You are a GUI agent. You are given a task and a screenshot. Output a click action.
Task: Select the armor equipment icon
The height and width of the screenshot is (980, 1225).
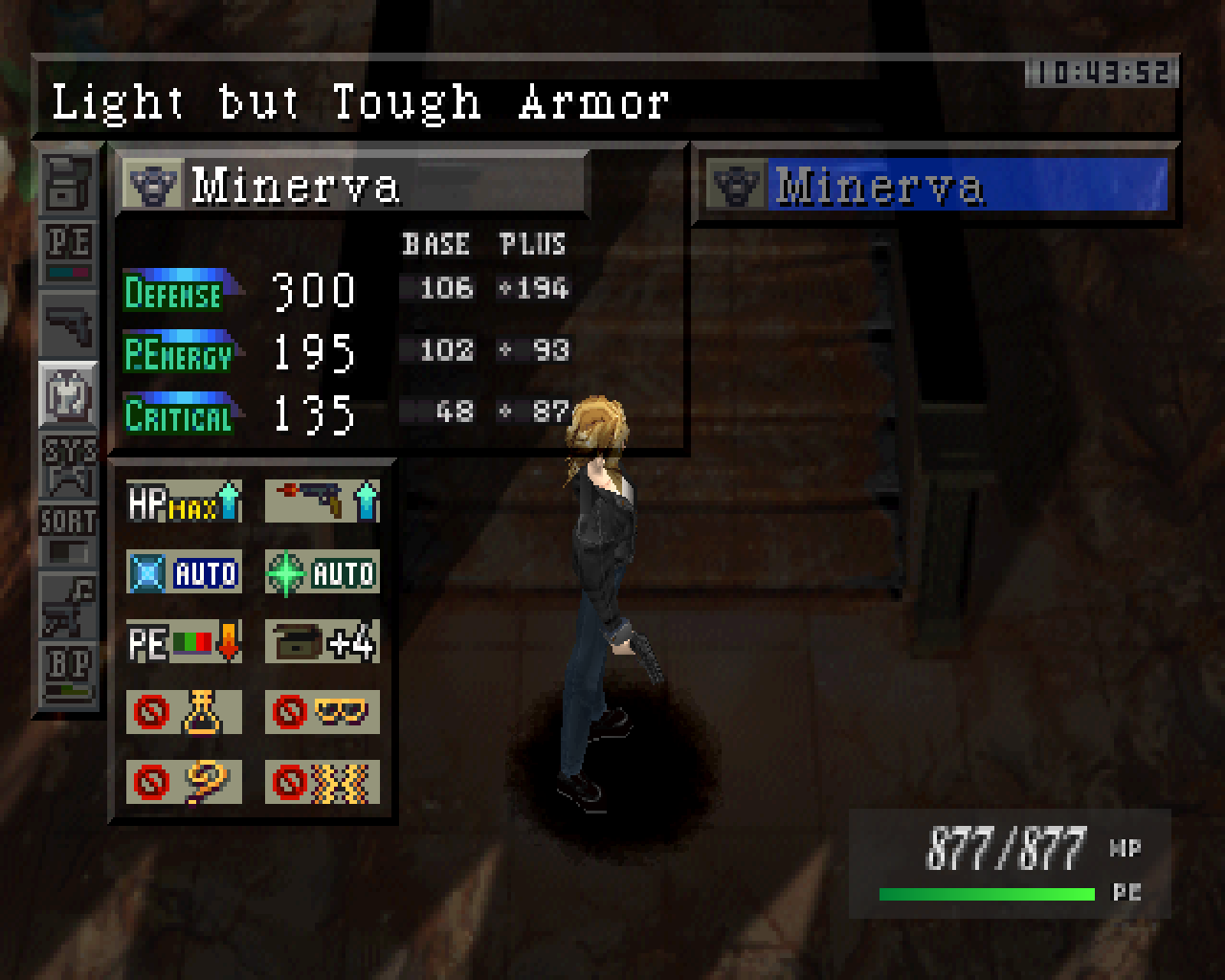click(x=67, y=394)
